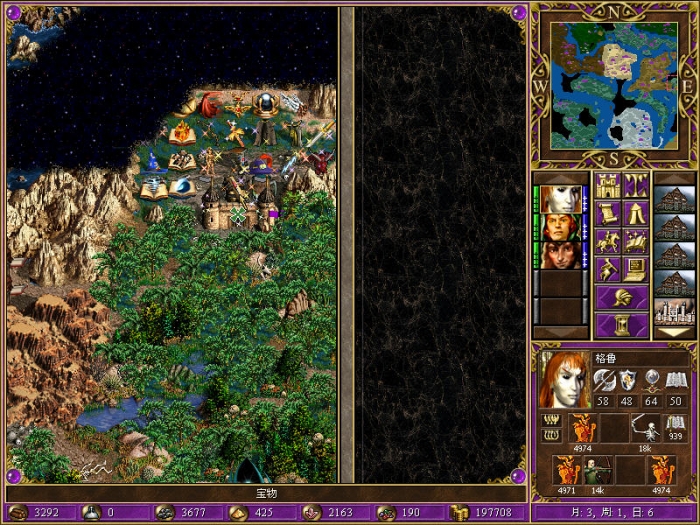Click the elf archer army stack
The height and width of the screenshot is (525, 700).
(x=598, y=470)
